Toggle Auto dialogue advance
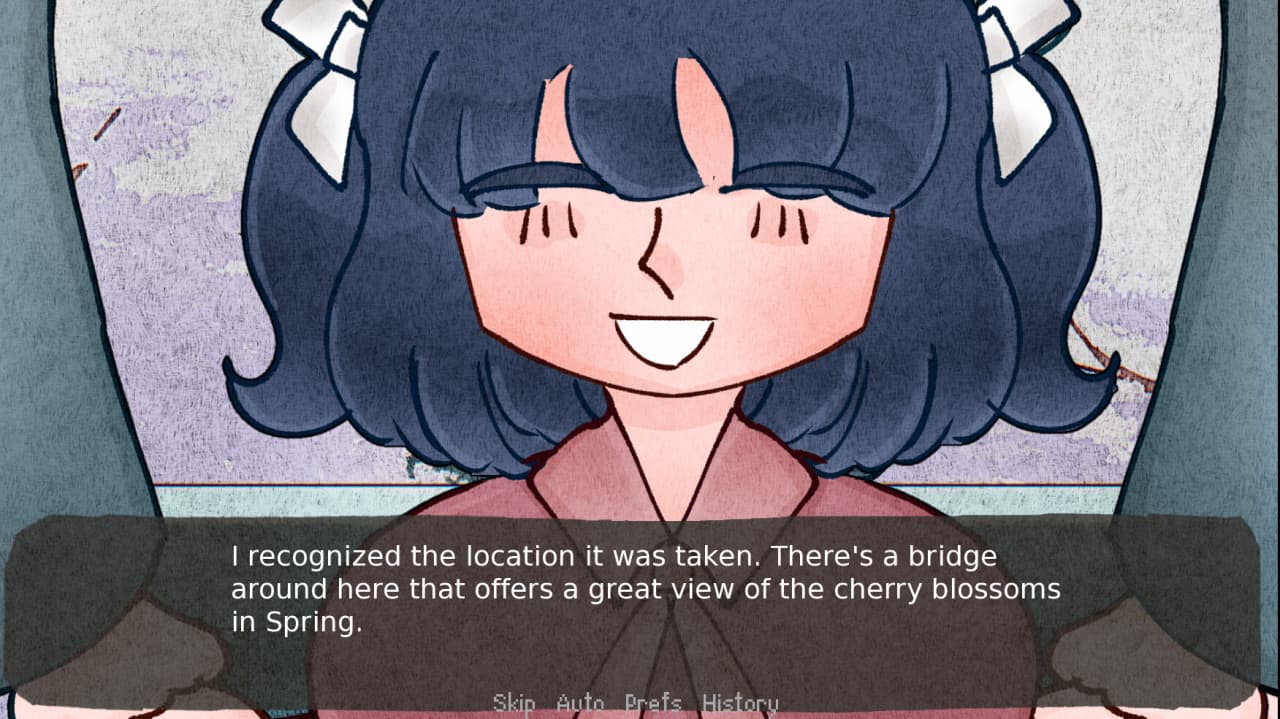Viewport: 1280px width, 719px height. [580, 704]
